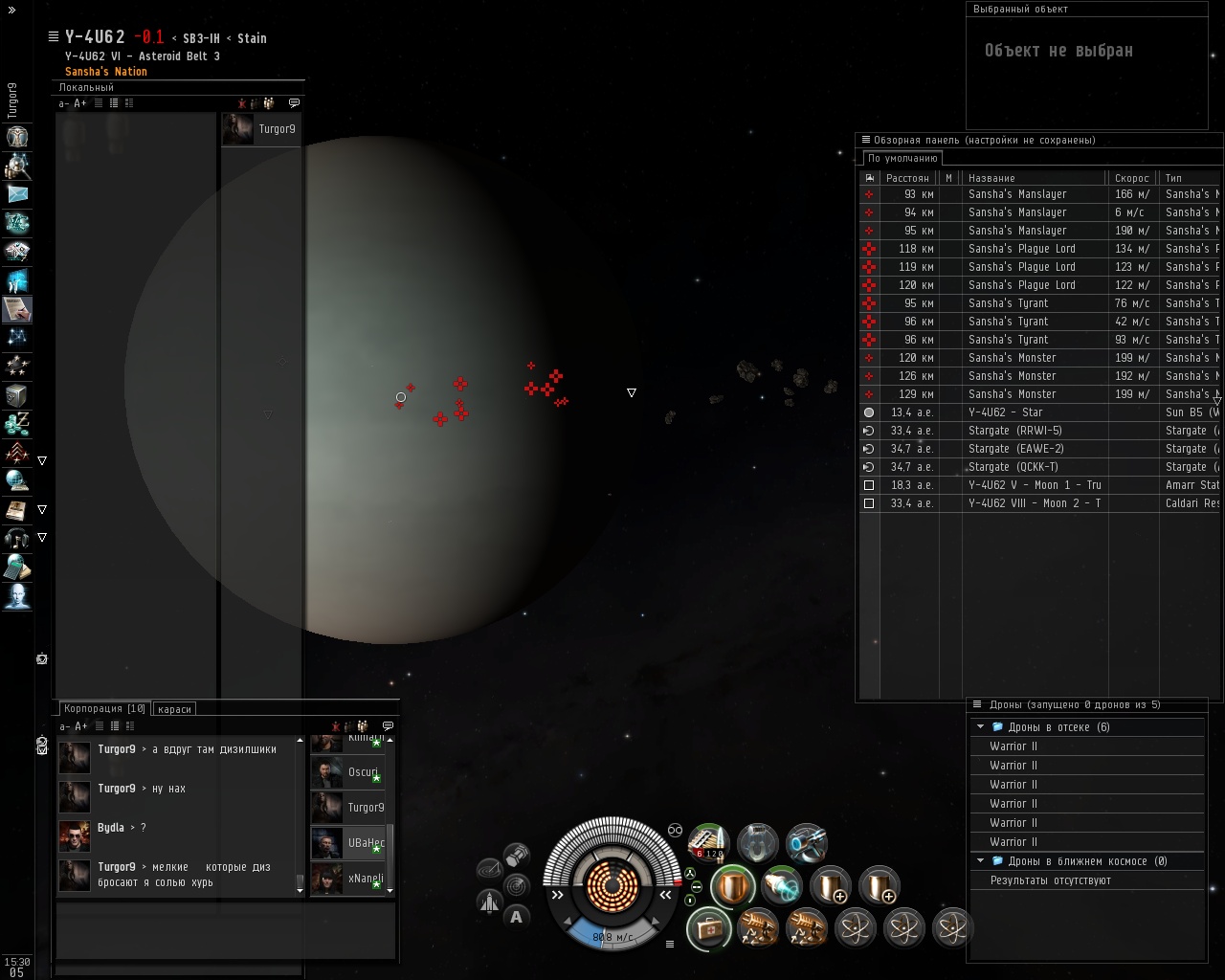
Task: Select Y-4U62 - Star overview row
Action: coord(1005,412)
